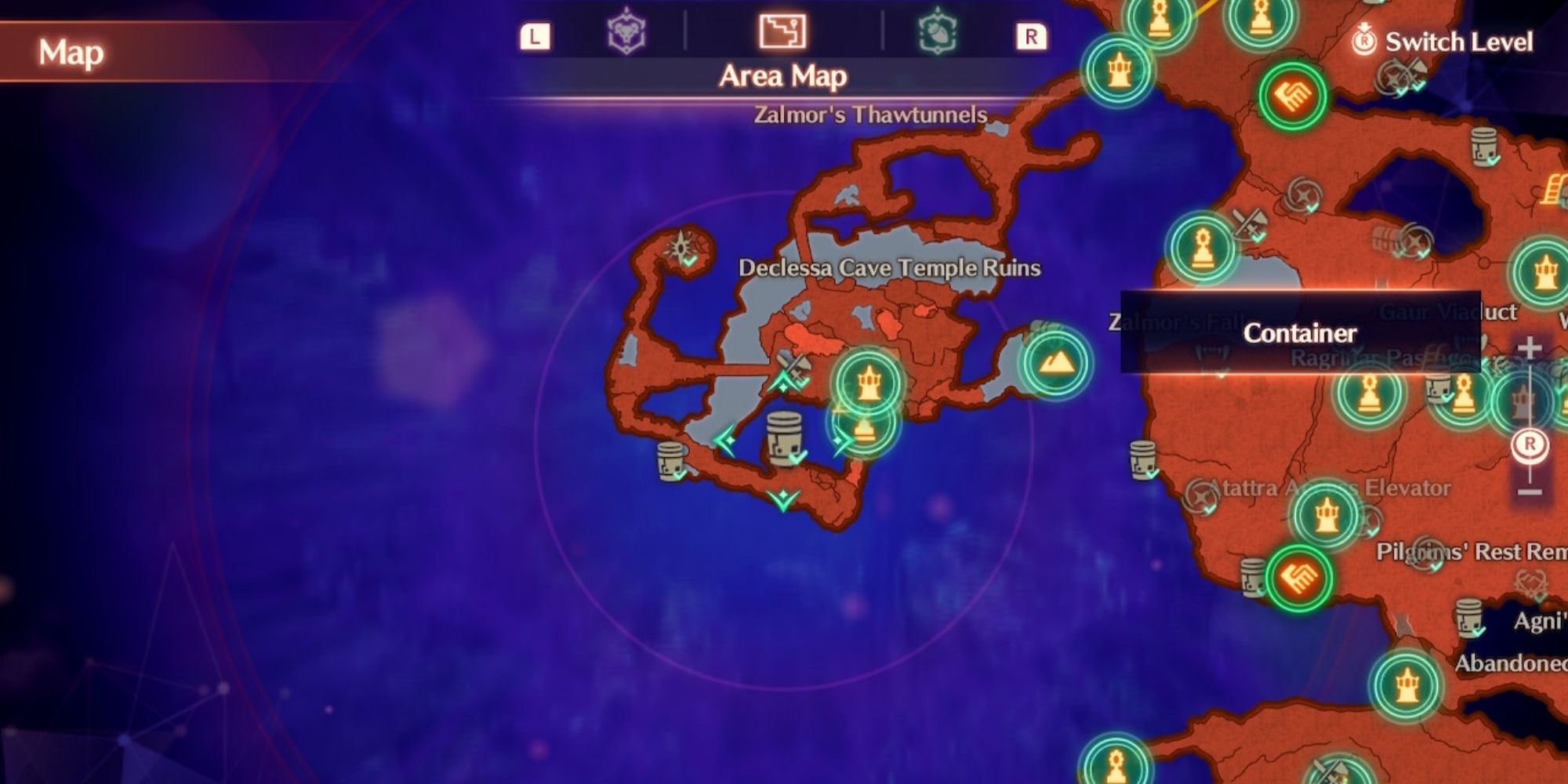Image resolution: width=1568 pixels, height=784 pixels.
Task: Click the sun-shaped marker at the map's upper left
Action: [681, 247]
